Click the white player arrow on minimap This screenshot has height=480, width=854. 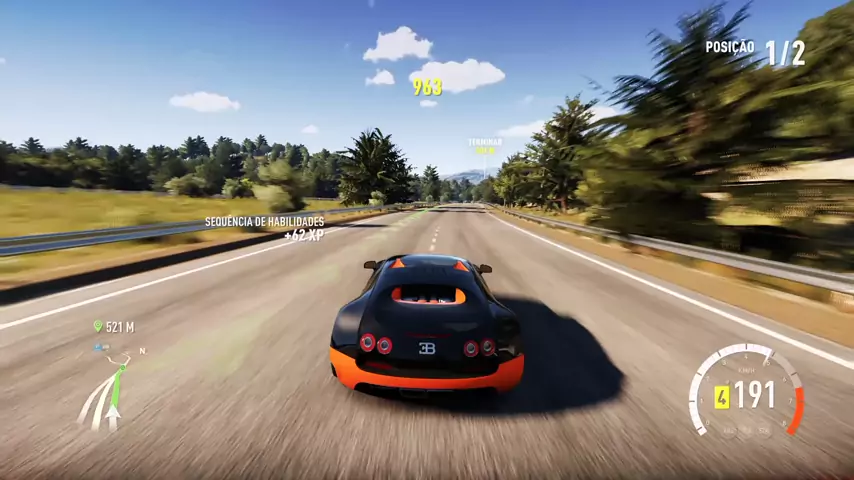click(x=114, y=410)
